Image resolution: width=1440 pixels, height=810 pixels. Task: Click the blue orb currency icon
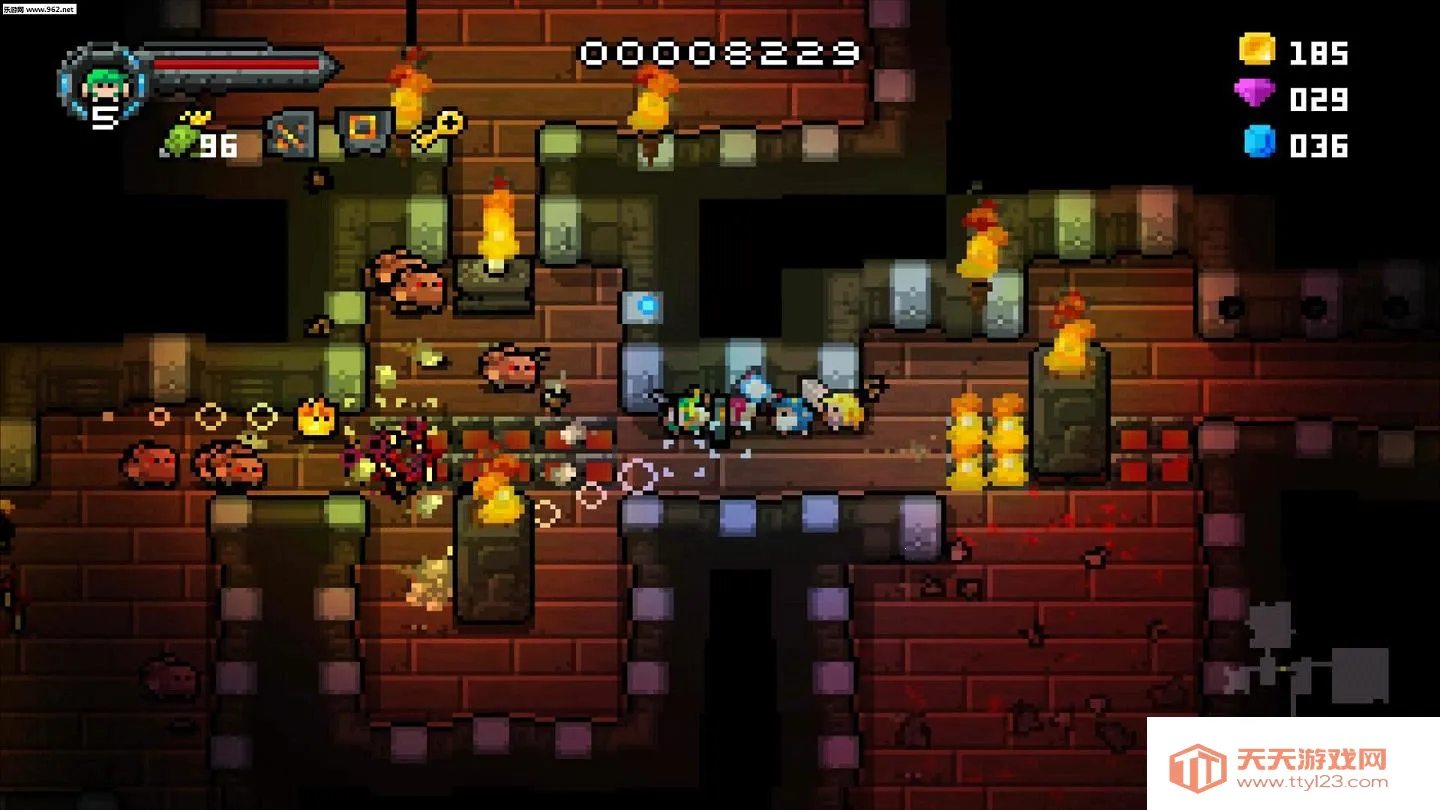click(x=1259, y=141)
